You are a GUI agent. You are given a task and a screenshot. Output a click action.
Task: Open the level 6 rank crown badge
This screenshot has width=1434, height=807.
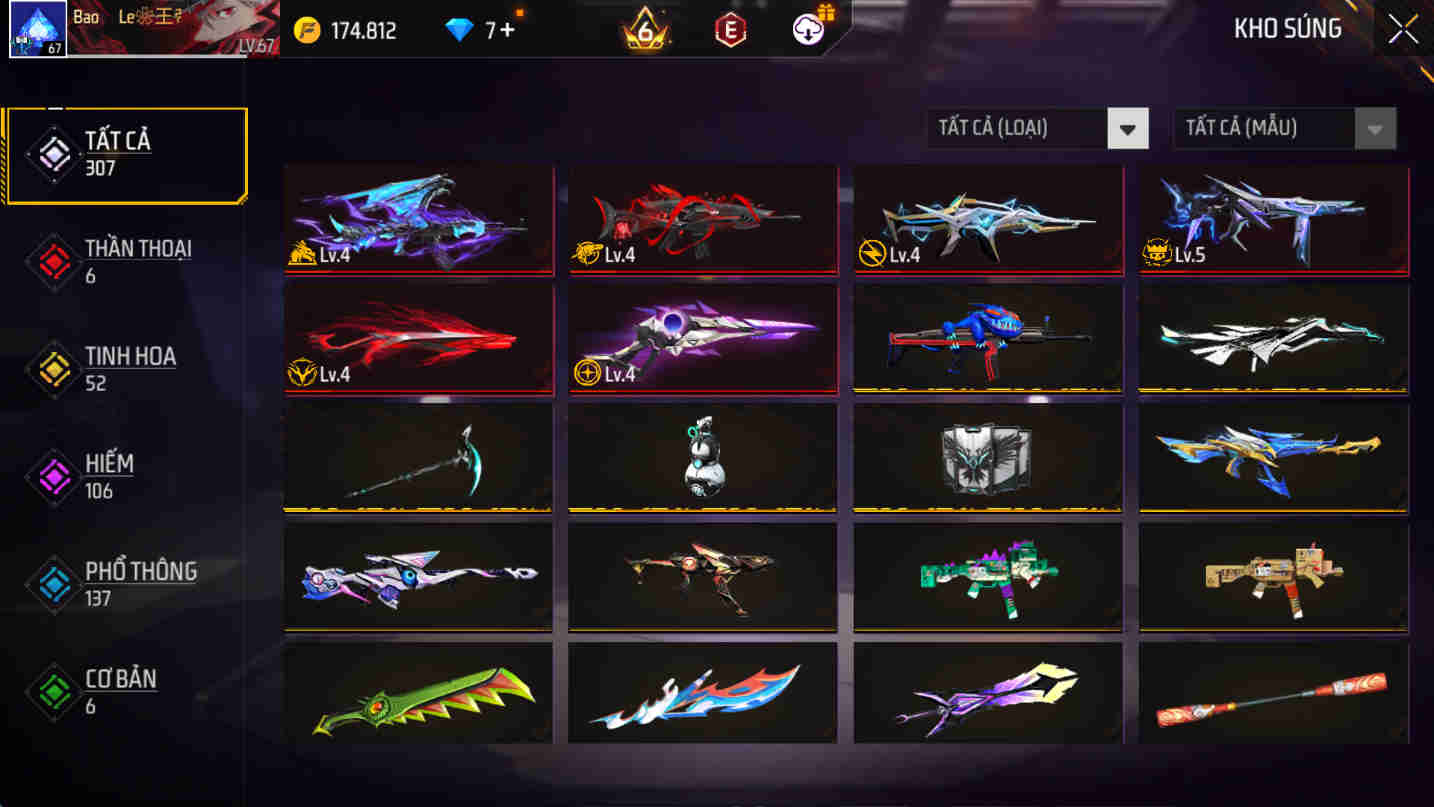[x=644, y=30]
